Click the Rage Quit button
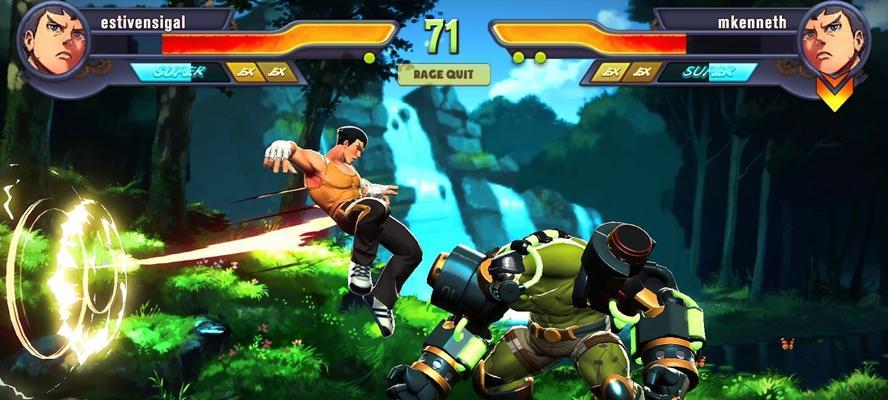Image resolution: width=888 pixels, height=400 pixels. [x=444, y=74]
